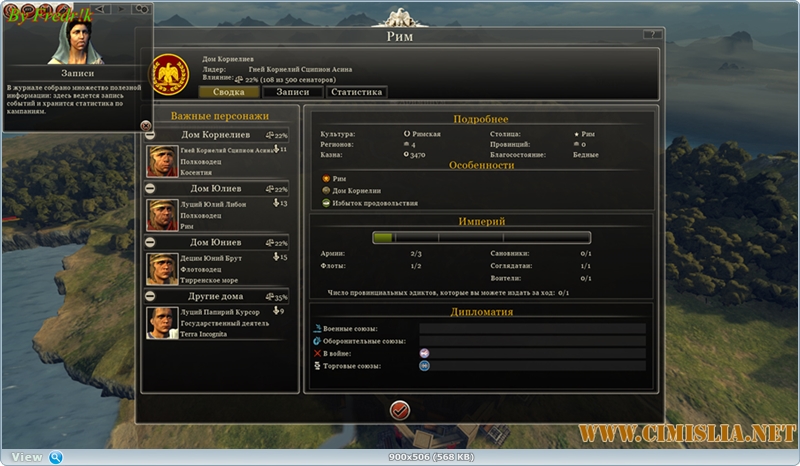Switch to the Сводка tab

click(x=229, y=92)
